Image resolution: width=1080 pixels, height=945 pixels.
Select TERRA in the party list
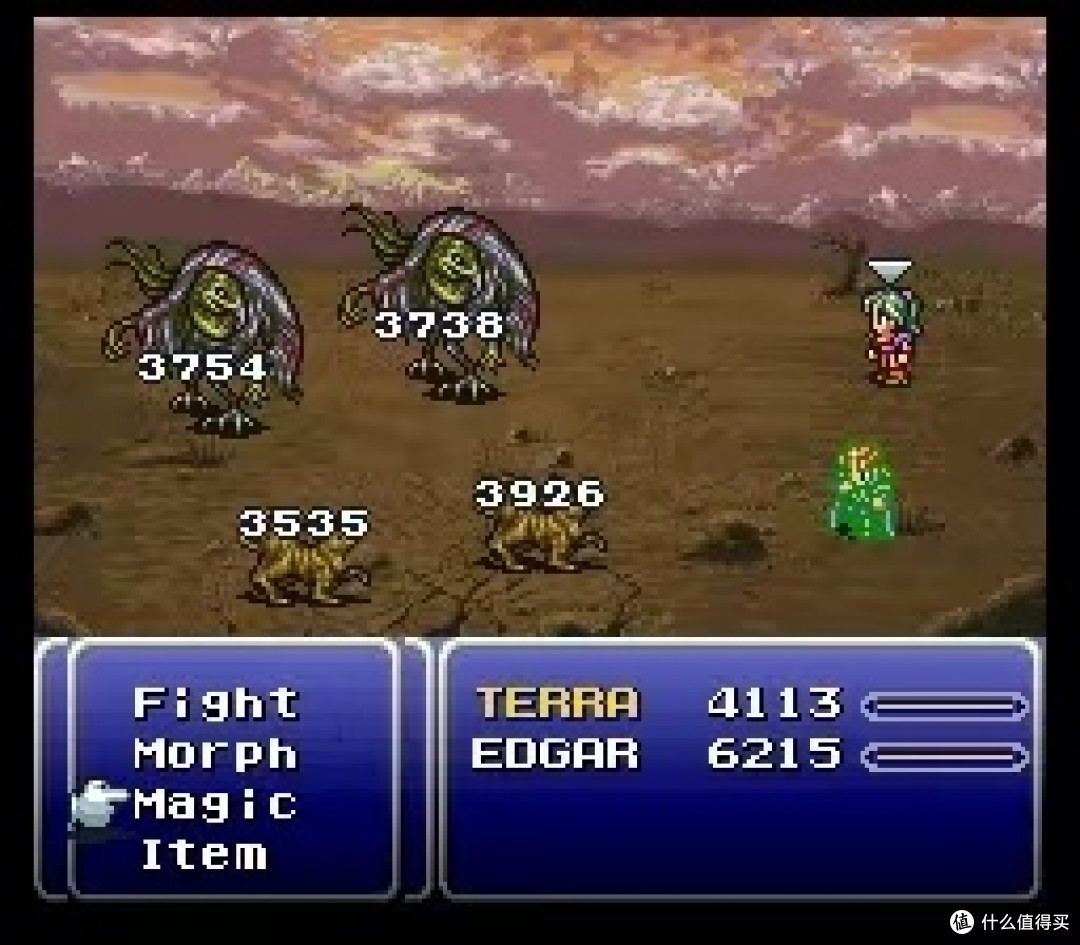click(x=556, y=703)
